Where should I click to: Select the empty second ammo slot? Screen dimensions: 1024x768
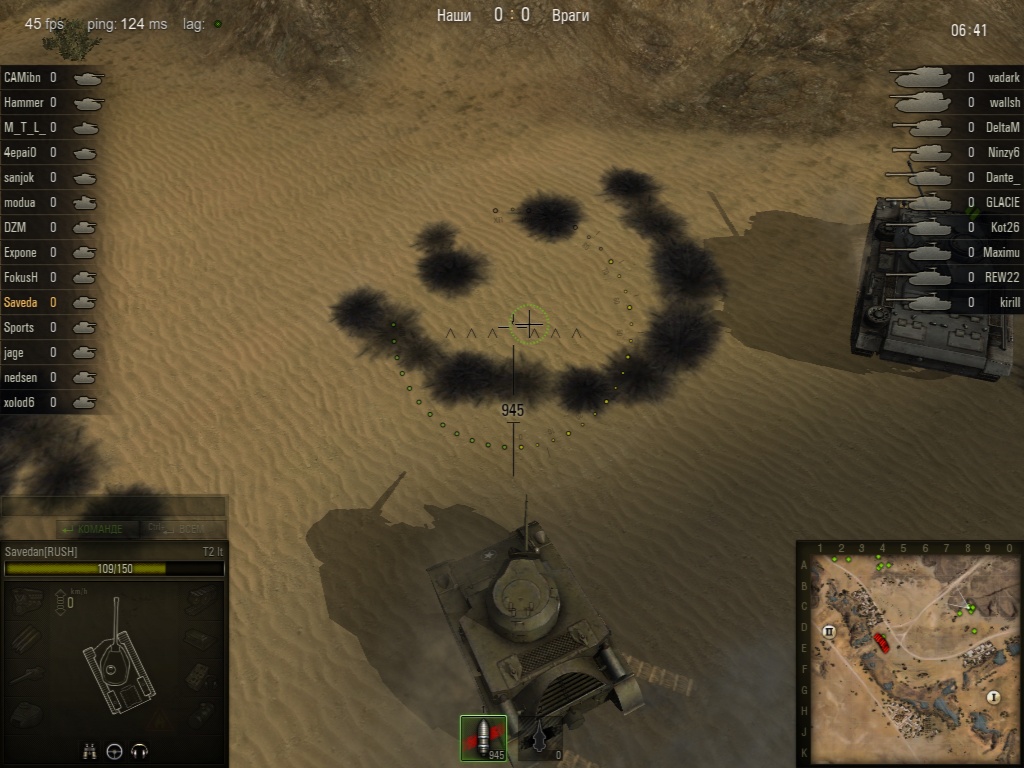tap(541, 738)
